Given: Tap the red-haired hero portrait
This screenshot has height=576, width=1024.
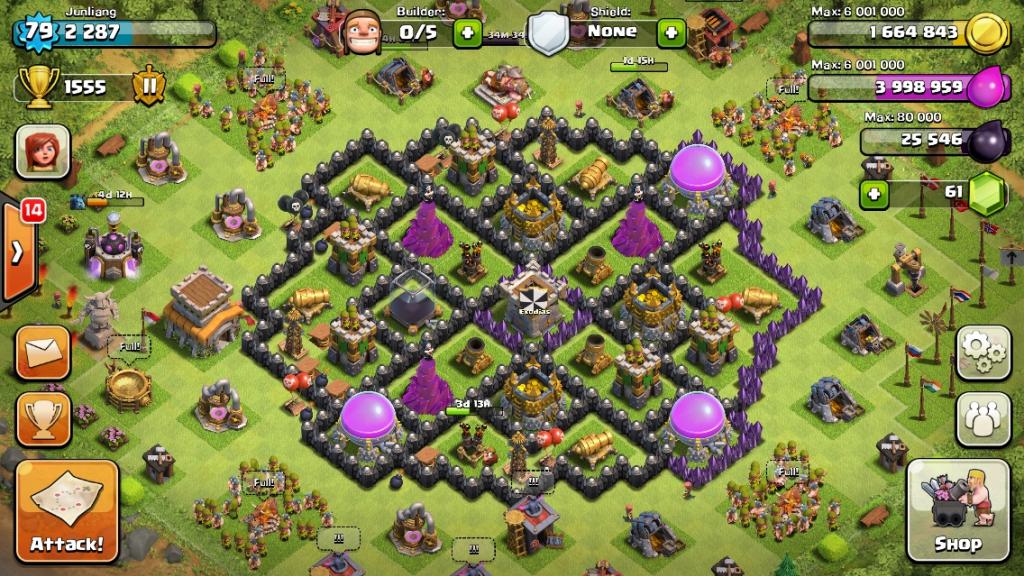Looking at the screenshot, I should 42,152.
